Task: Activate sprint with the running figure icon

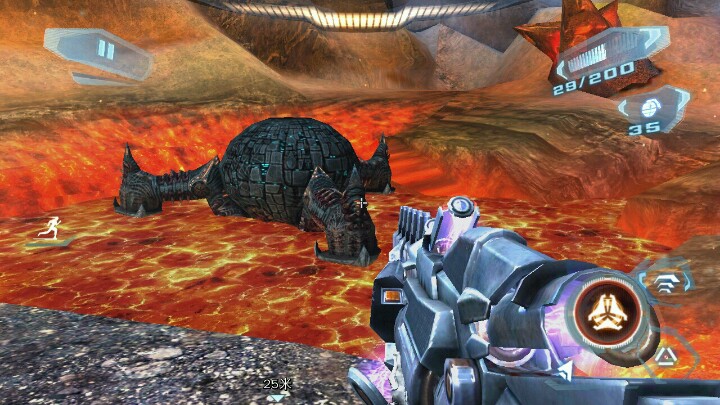Action: [x=47, y=229]
